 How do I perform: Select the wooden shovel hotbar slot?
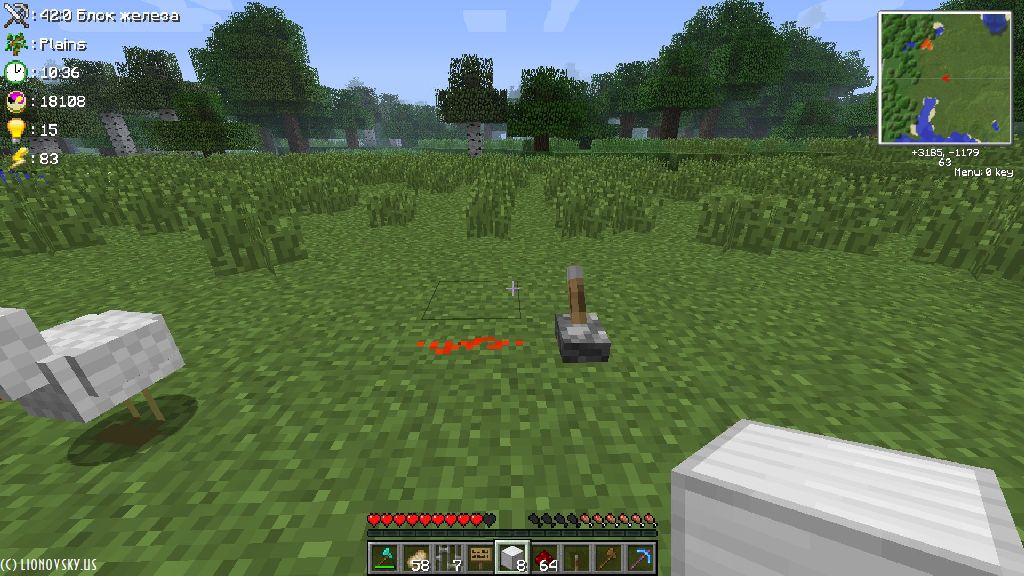point(608,557)
